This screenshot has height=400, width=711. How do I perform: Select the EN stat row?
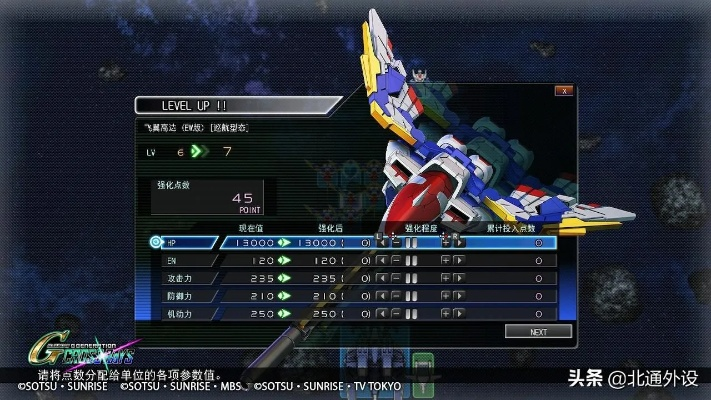pos(188,260)
